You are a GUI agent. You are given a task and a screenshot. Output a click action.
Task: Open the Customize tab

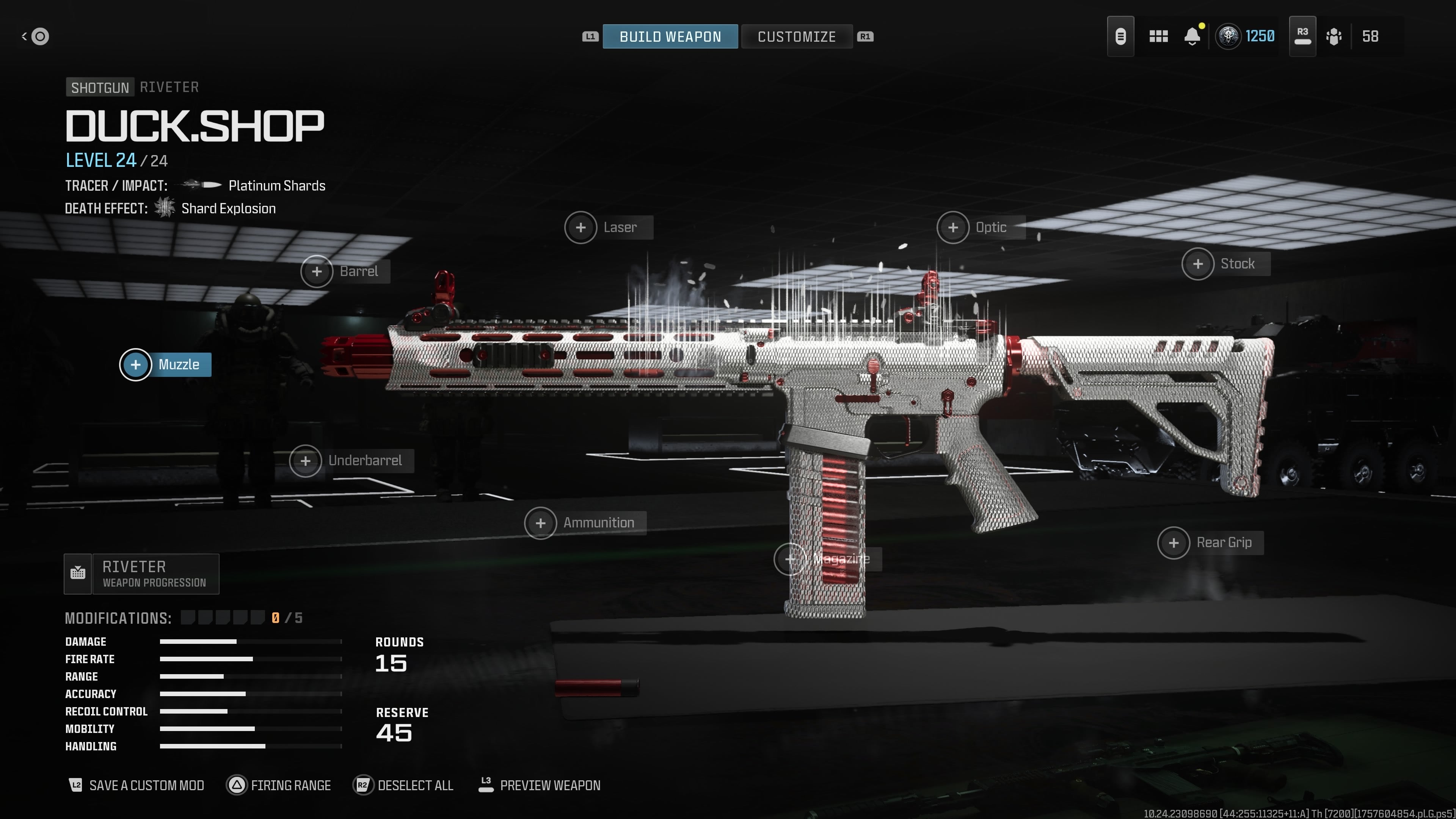[796, 37]
